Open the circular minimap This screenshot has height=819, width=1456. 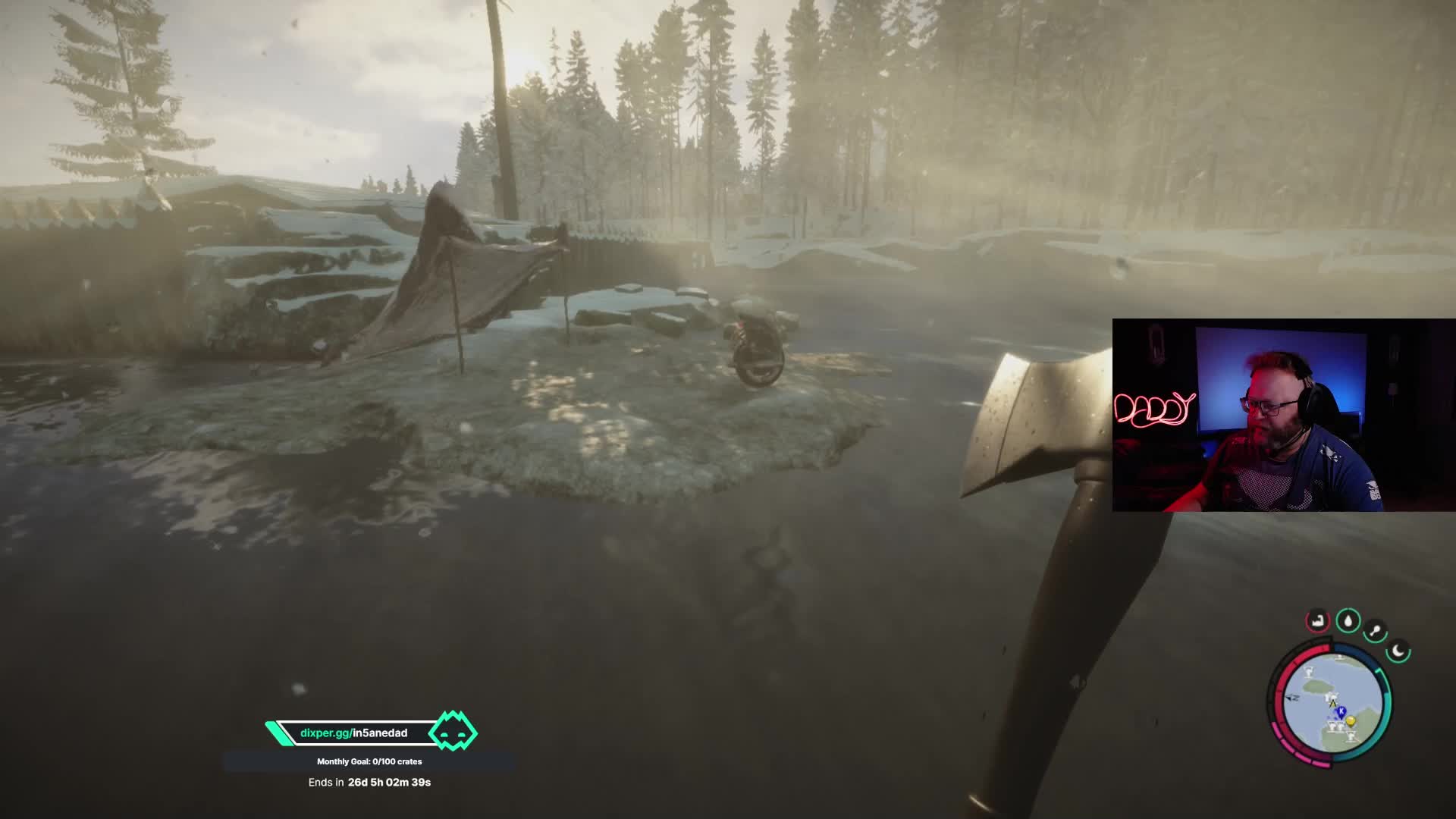tap(1332, 702)
